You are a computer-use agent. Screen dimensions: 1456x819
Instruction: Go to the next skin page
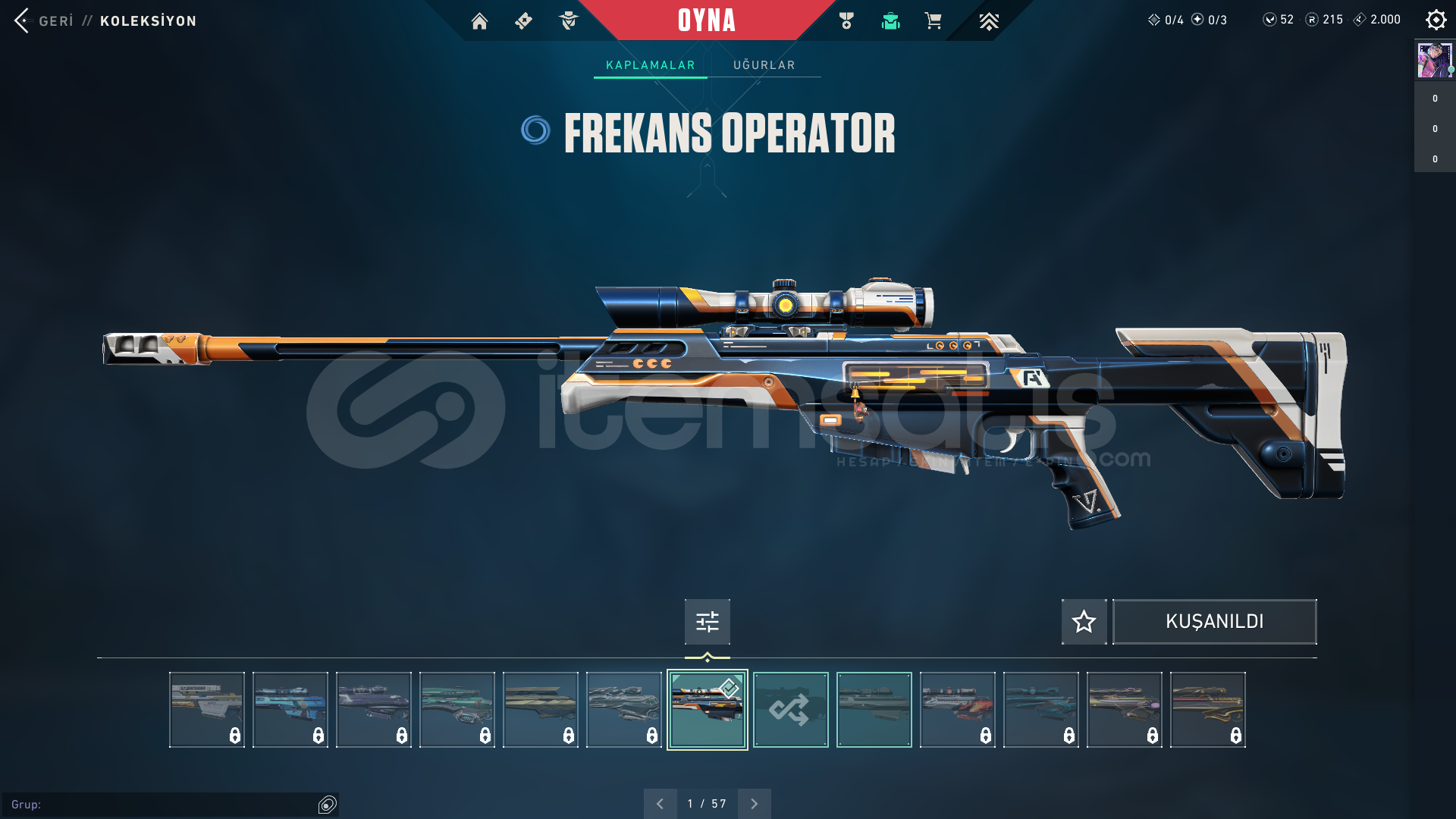[x=754, y=804]
